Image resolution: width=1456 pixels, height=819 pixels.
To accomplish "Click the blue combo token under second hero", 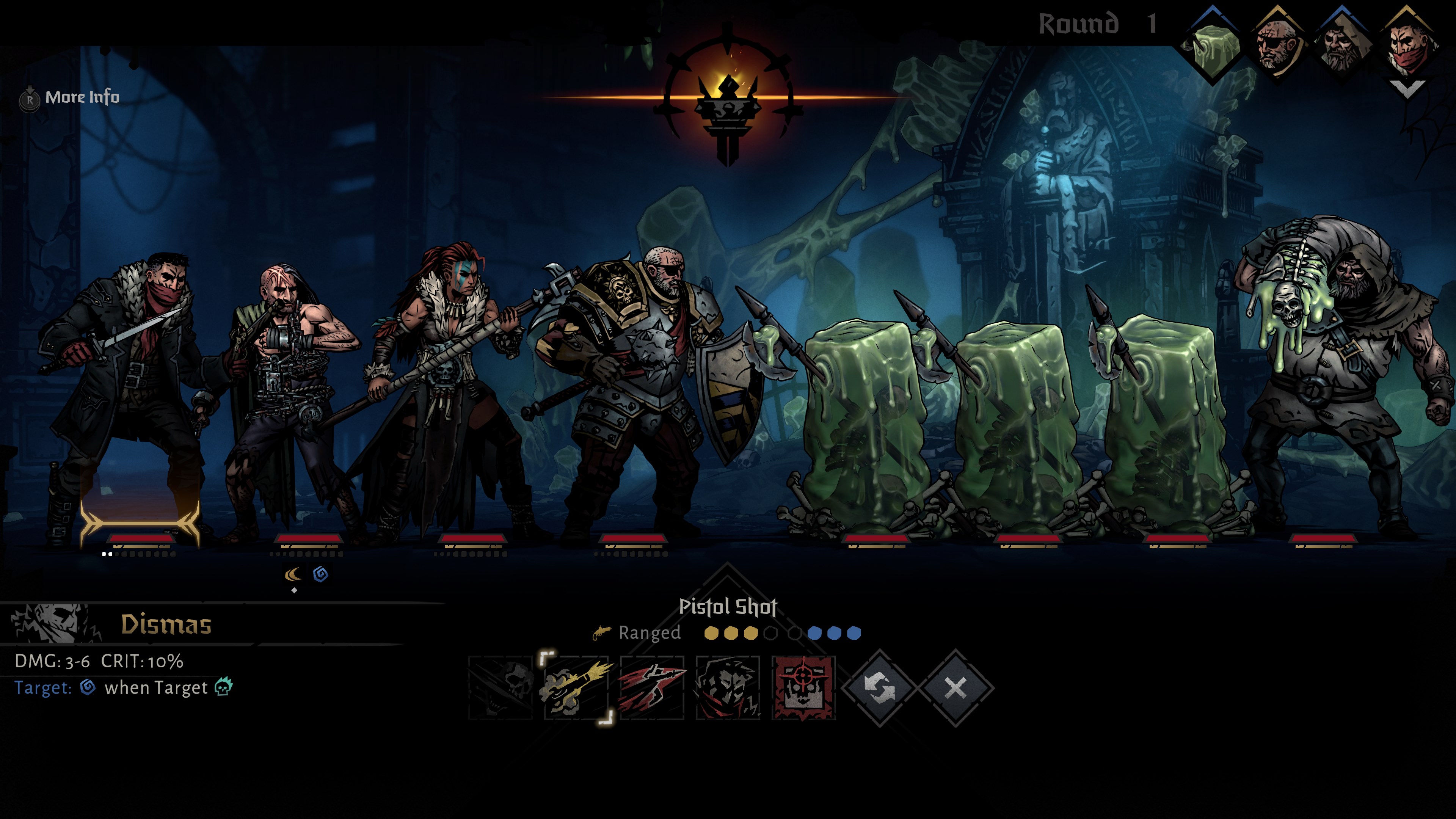I will pos(320,574).
